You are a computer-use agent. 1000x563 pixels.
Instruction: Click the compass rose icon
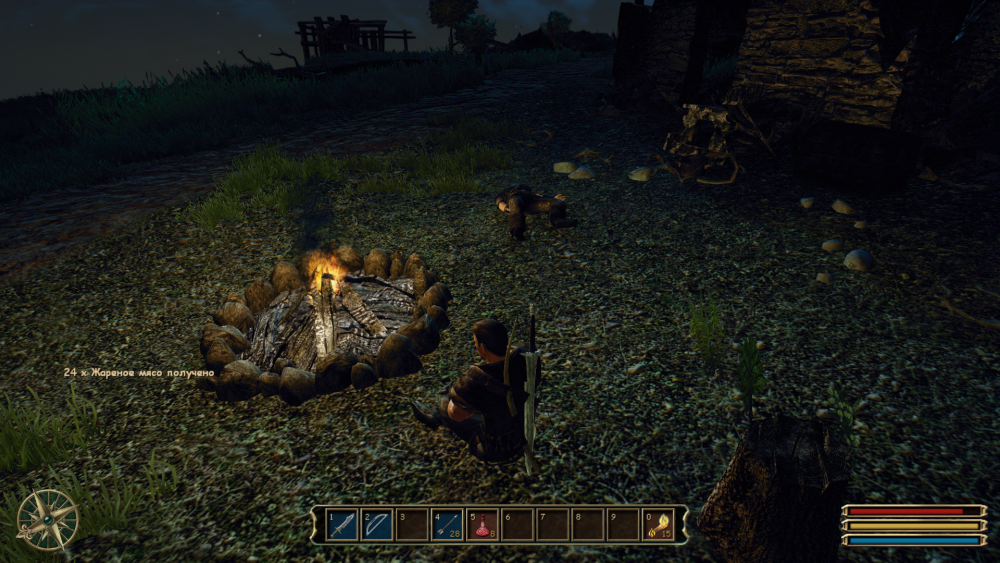coord(47,519)
